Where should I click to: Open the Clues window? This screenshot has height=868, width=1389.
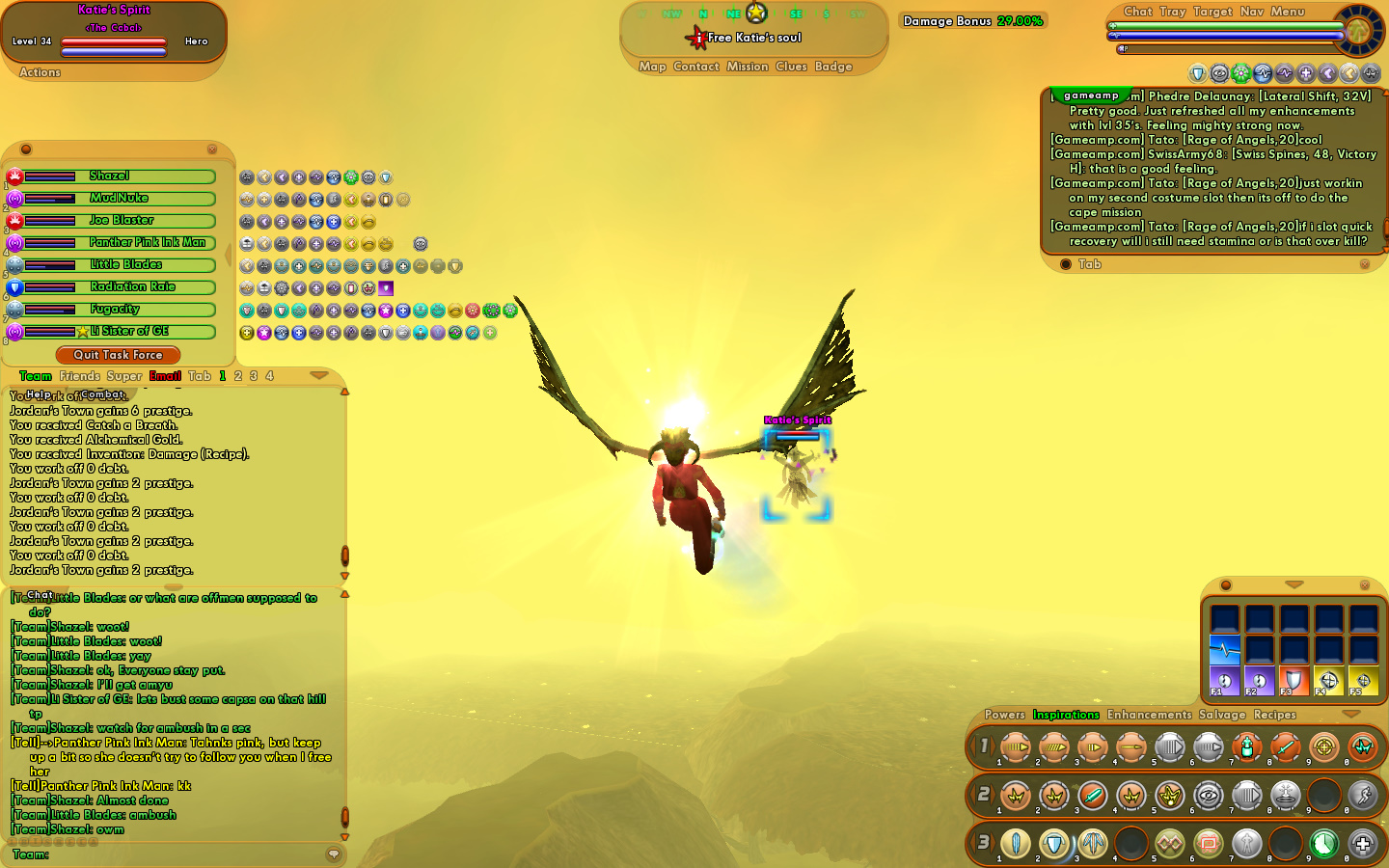(791, 67)
